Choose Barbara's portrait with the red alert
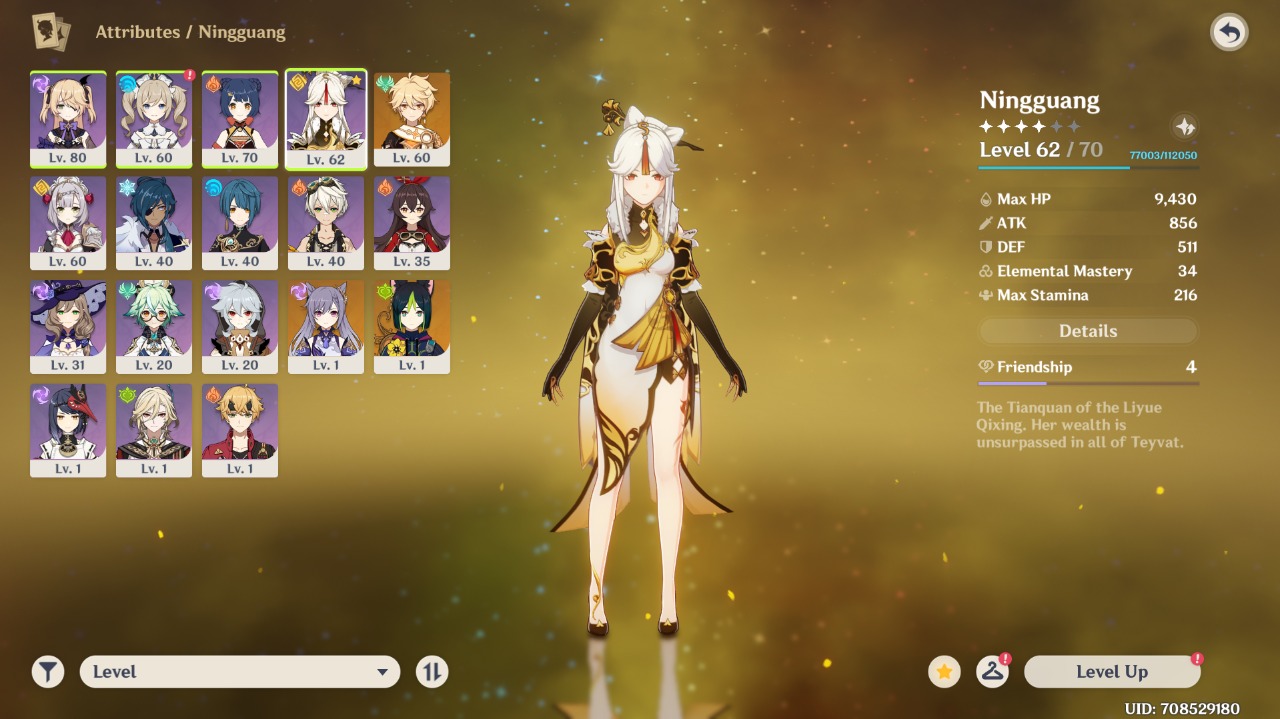This screenshot has height=719, width=1280. click(154, 118)
